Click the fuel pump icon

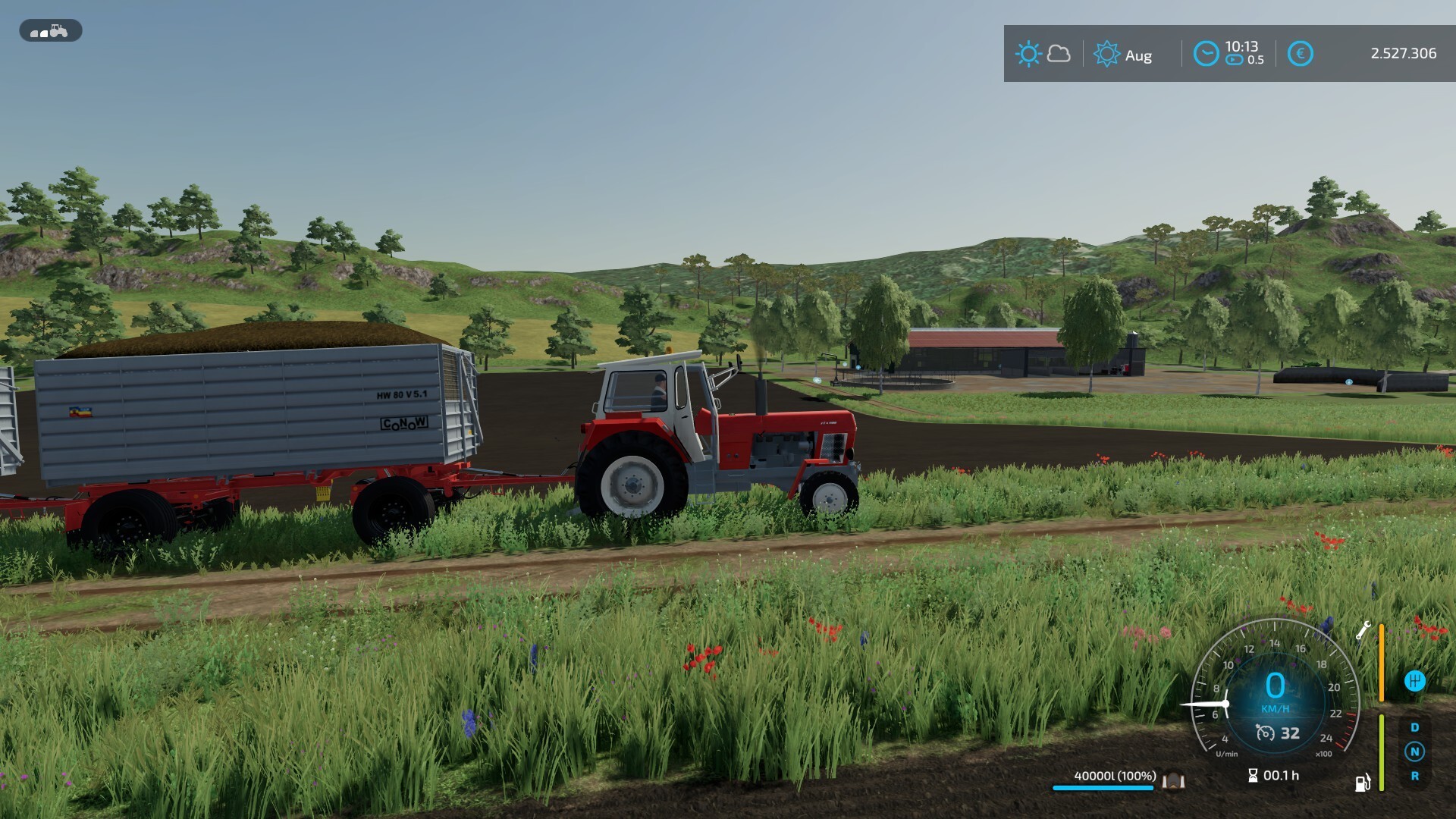1363,783
